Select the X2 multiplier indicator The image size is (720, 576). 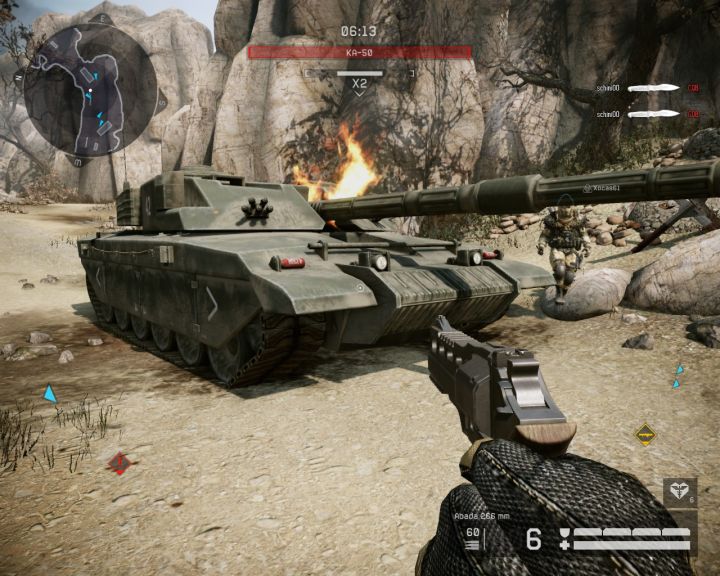pyautogui.click(x=359, y=84)
